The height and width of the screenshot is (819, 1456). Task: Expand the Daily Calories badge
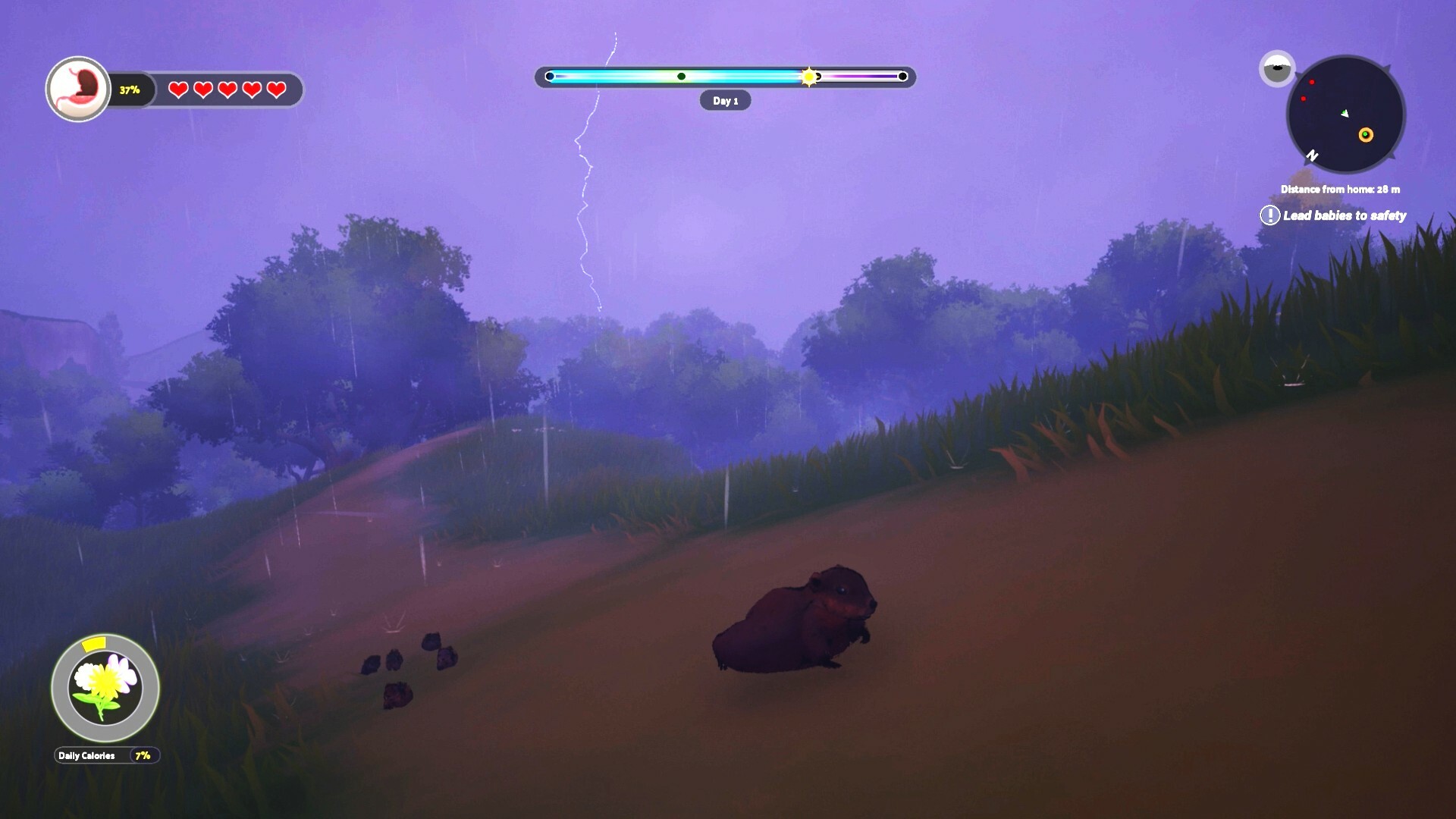point(86,755)
